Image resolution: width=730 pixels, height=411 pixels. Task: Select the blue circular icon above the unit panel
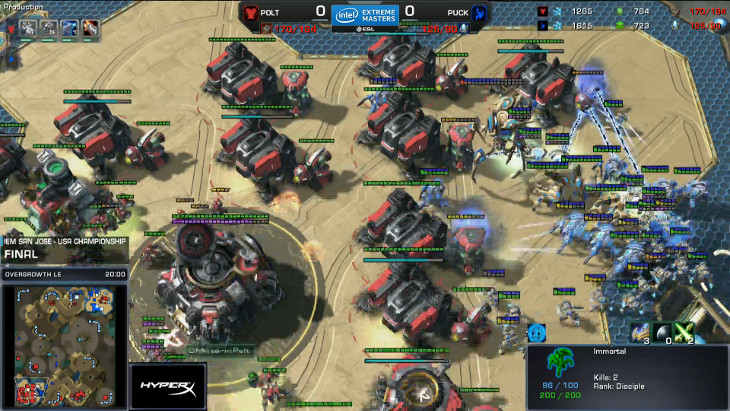pos(537,333)
